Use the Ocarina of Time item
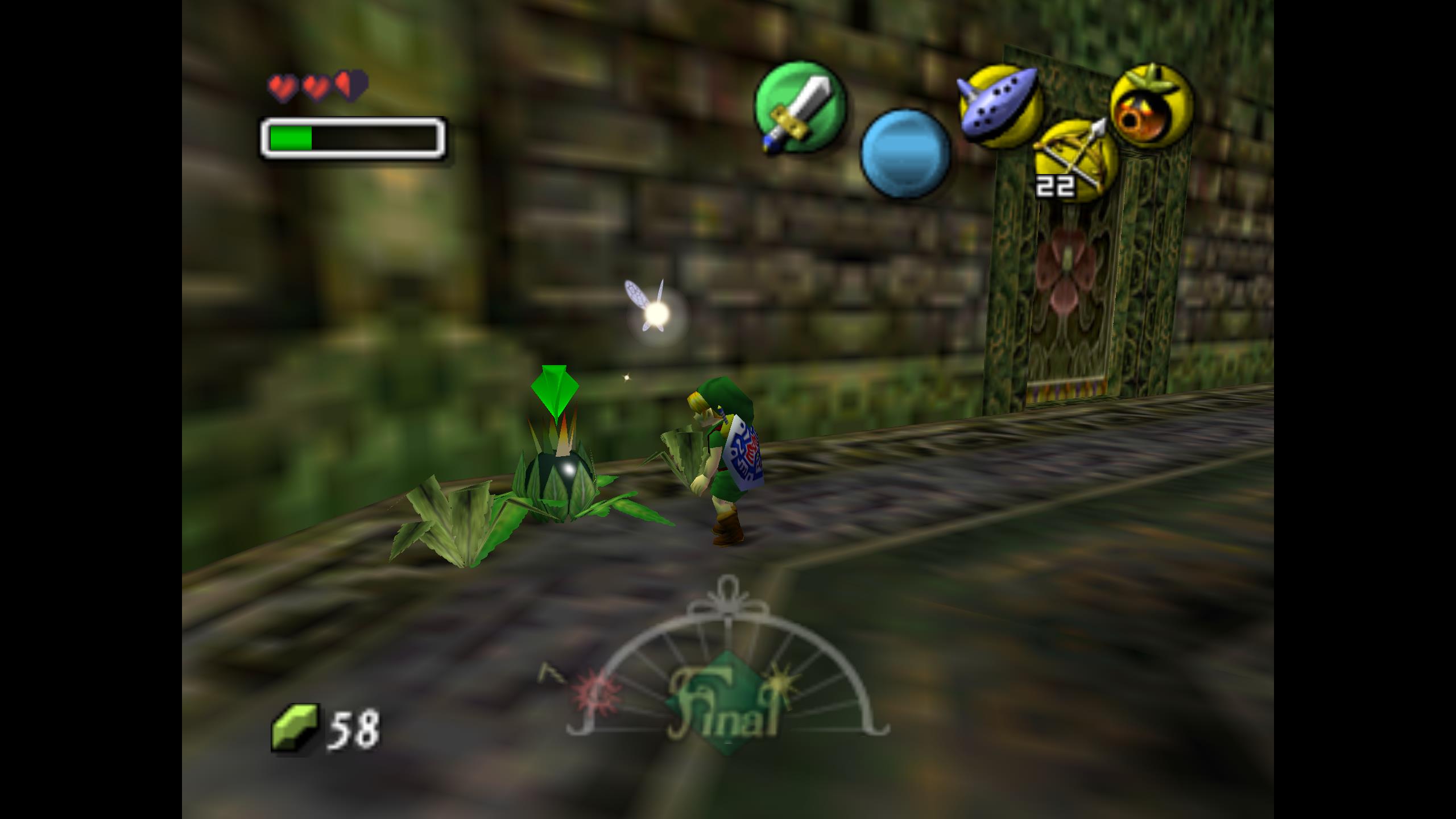This screenshot has height=819, width=1456. click(1000, 106)
